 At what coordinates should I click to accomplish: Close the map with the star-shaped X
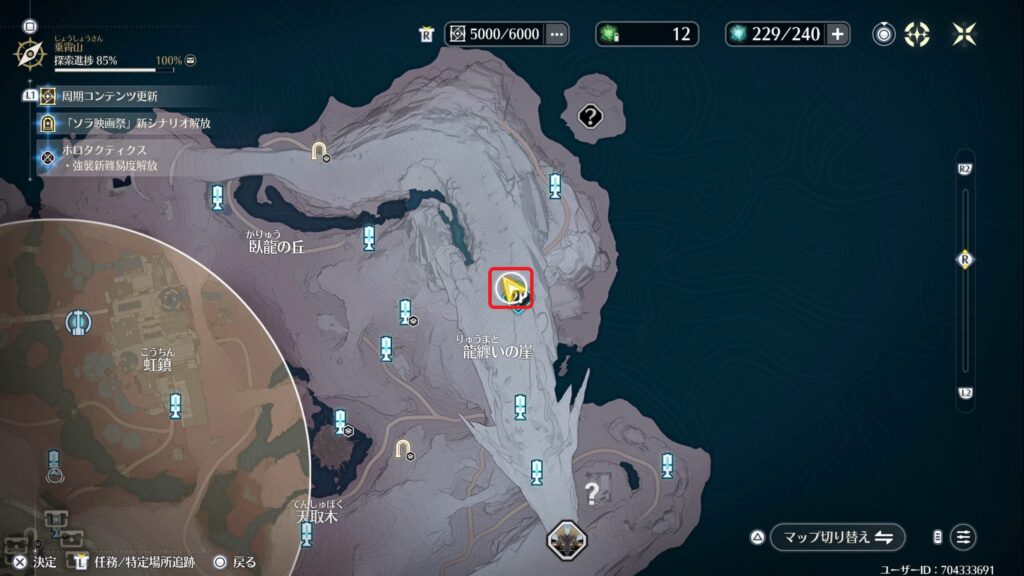pos(965,34)
